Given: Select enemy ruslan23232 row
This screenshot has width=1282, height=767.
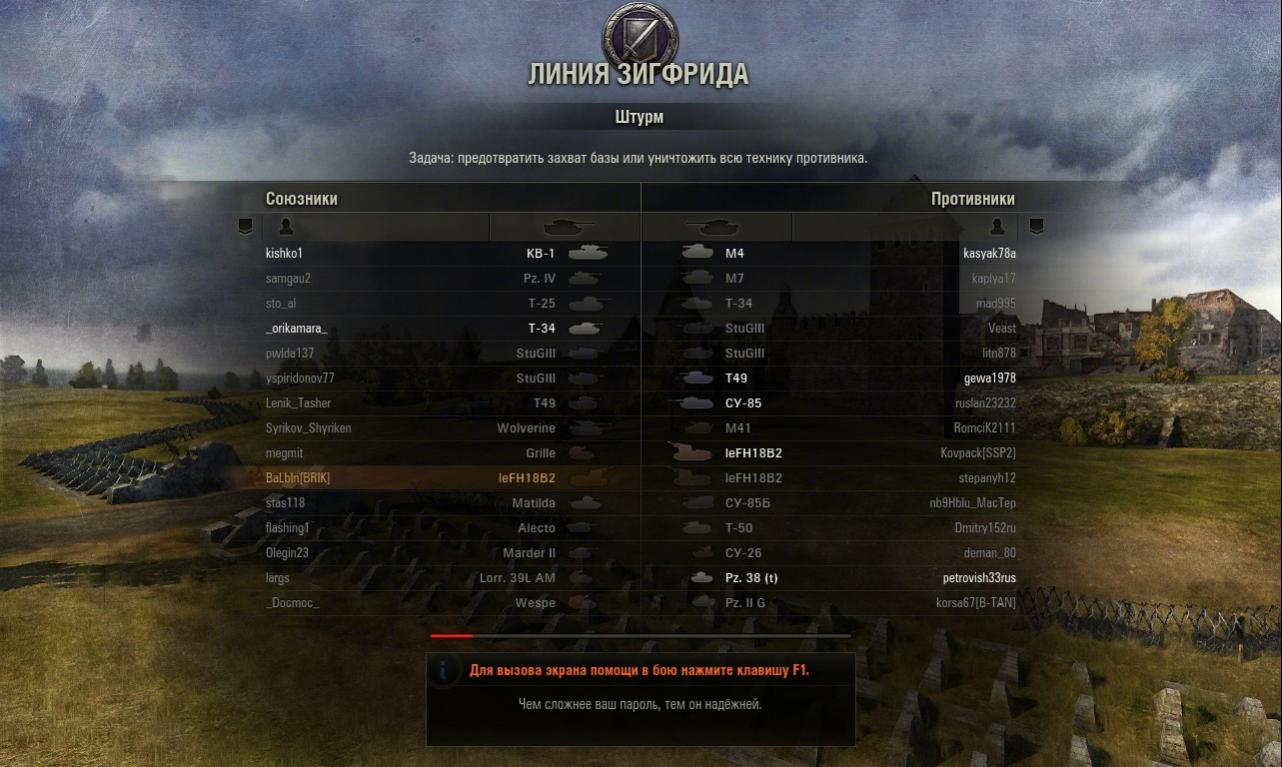Looking at the screenshot, I should (985, 404).
